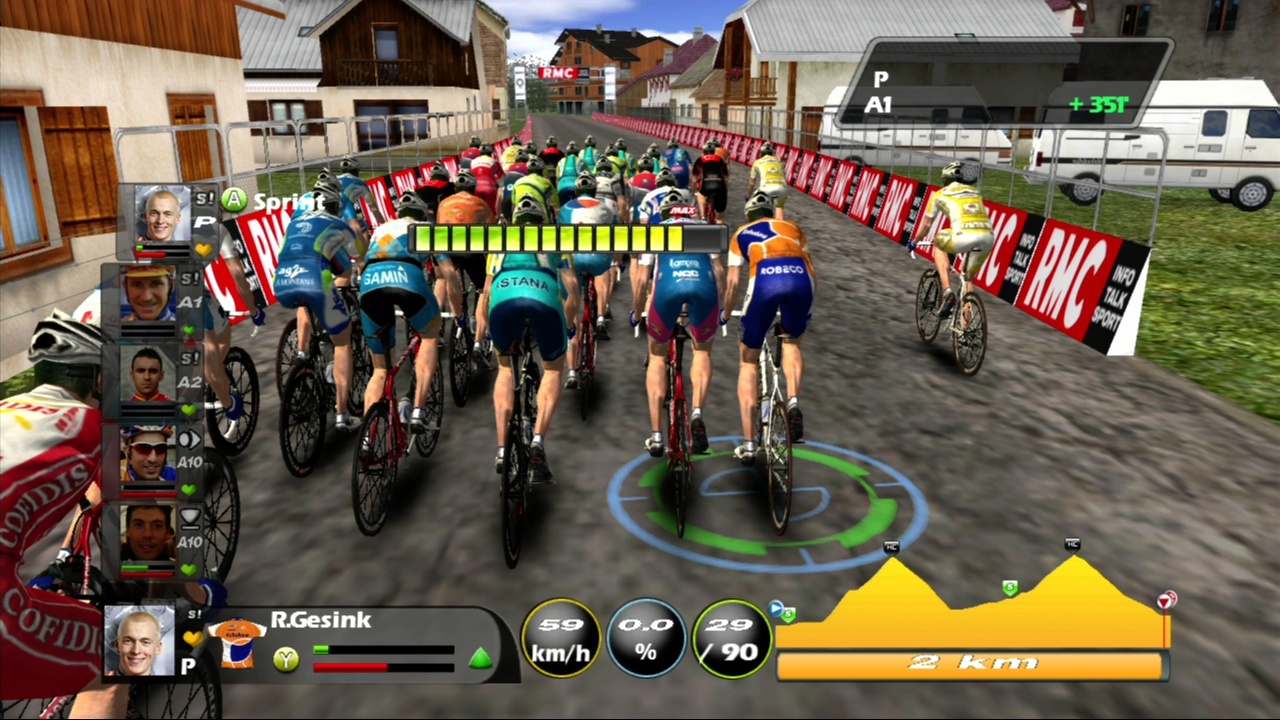Screen dimensions: 1280x720
Task: Click the time gap panel showing P and A1
Action: click(1005, 83)
